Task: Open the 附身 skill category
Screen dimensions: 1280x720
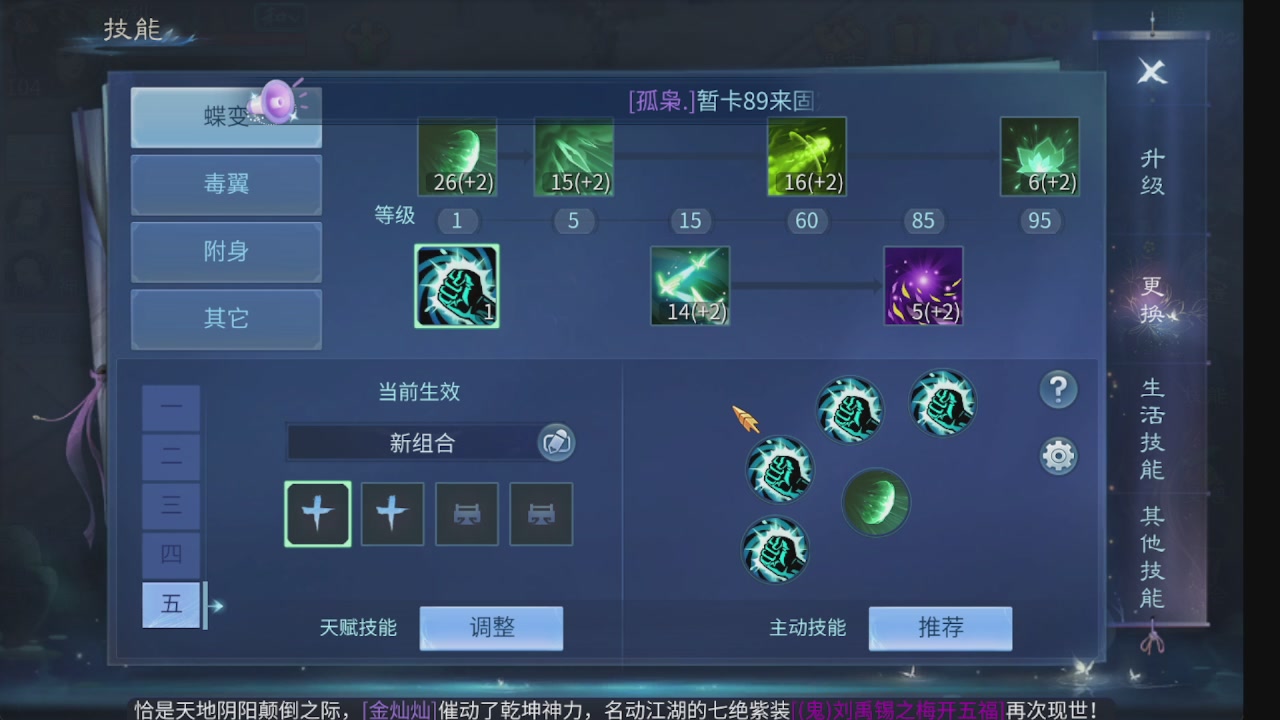Action: pyautogui.click(x=225, y=252)
